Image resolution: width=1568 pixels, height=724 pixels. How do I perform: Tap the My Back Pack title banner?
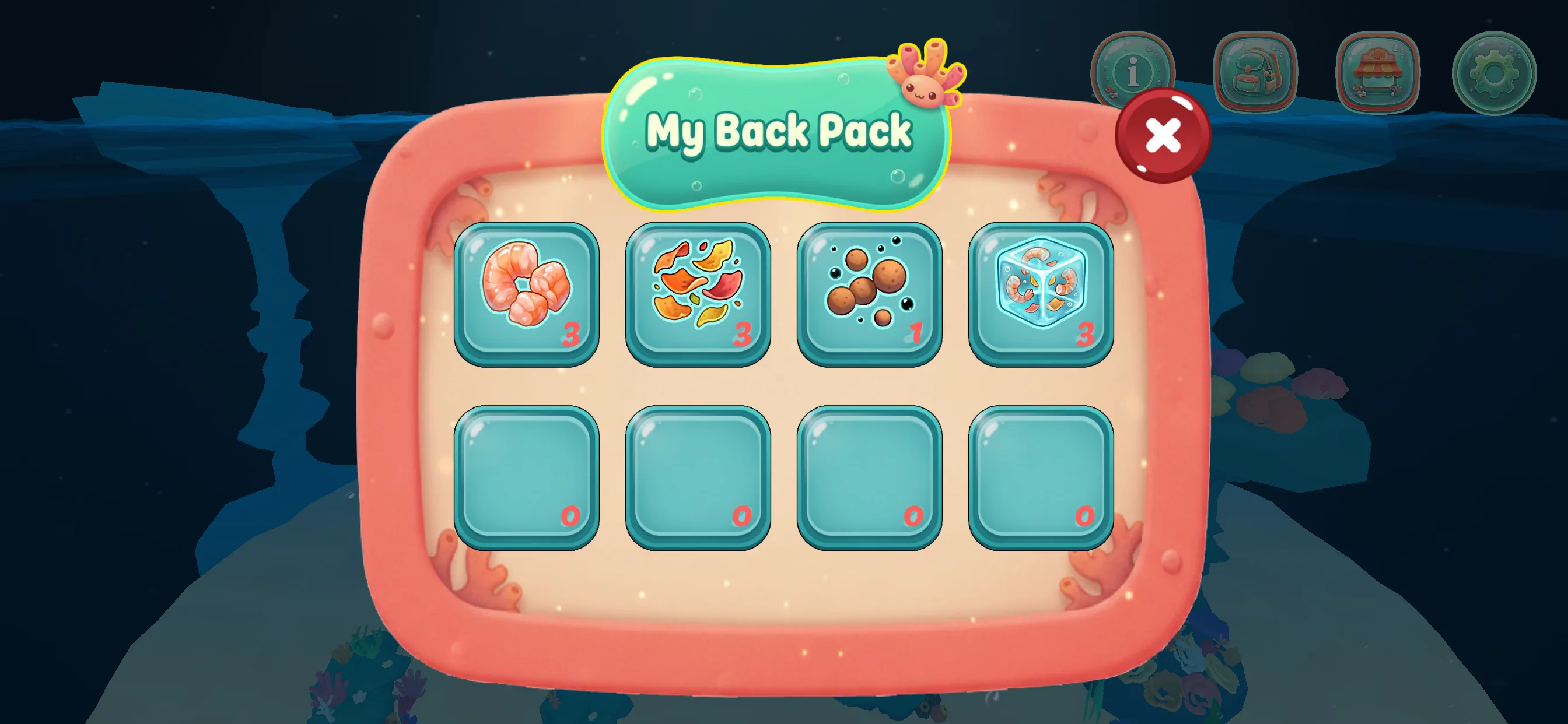tap(778, 129)
